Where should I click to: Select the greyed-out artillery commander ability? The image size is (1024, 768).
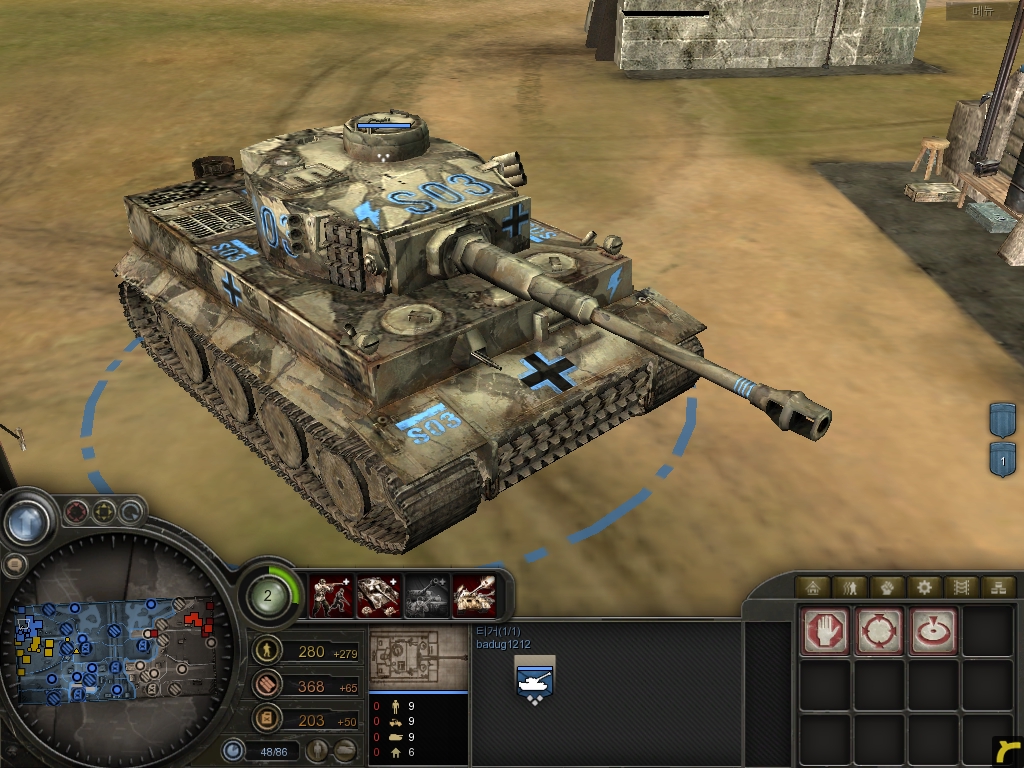point(426,596)
